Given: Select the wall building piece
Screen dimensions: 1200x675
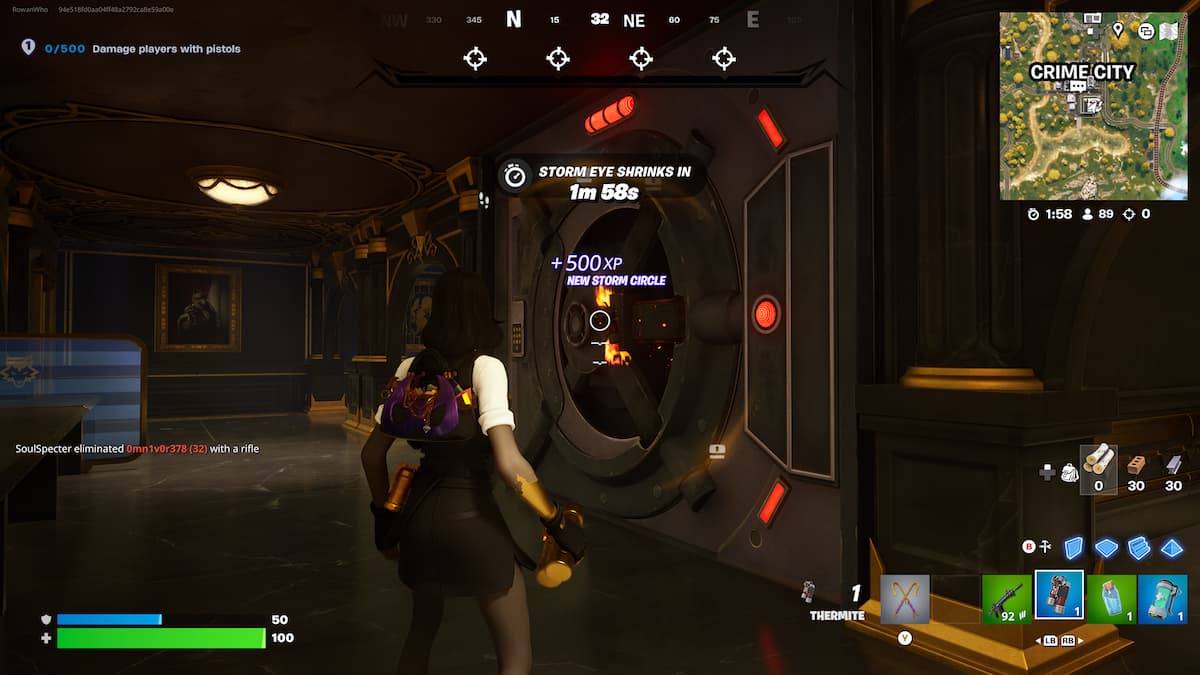Looking at the screenshot, I should (x=1073, y=548).
